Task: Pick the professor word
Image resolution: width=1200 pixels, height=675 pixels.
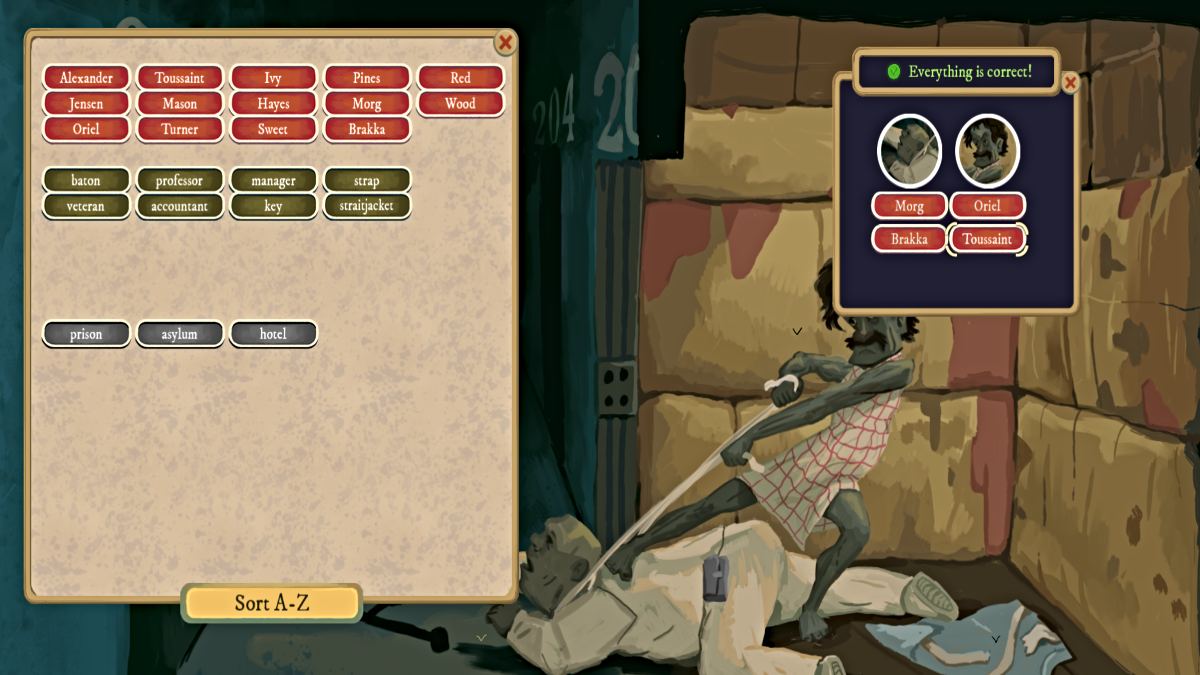Action: tap(180, 181)
